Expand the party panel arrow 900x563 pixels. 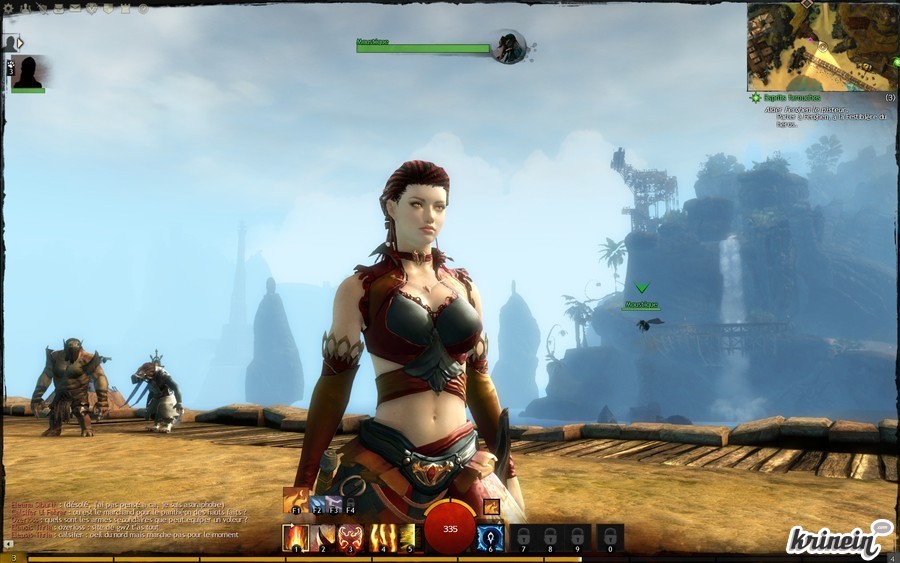point(20,43)
